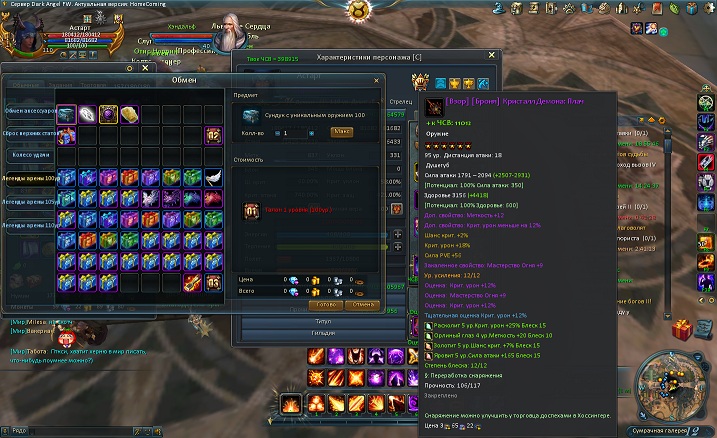Select the unique weapon chest slot

pyautogui.click(x=67, y=115)
